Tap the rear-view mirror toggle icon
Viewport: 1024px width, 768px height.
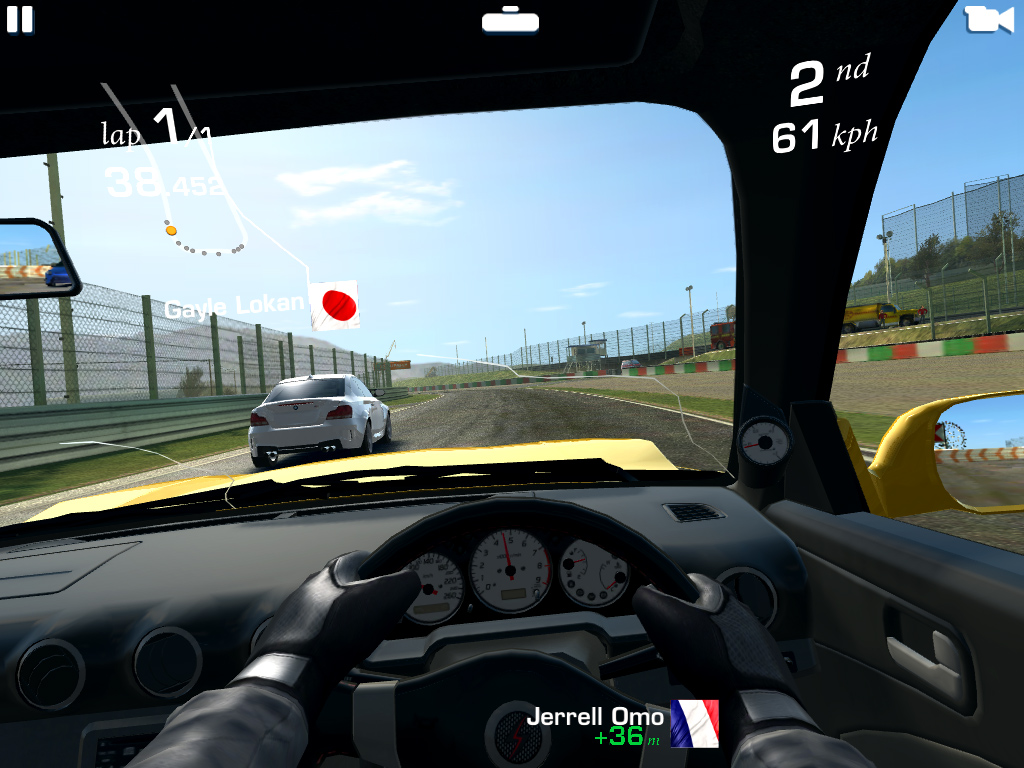(x=510, y=20)
